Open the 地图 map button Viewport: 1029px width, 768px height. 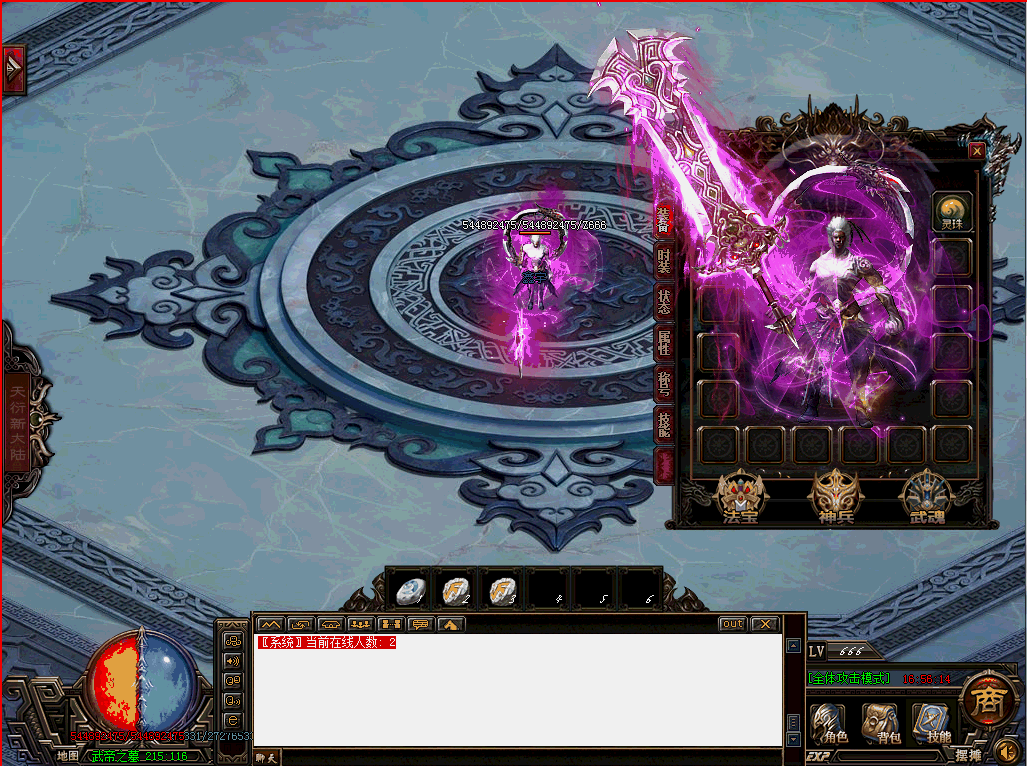[x=67, y=756]
